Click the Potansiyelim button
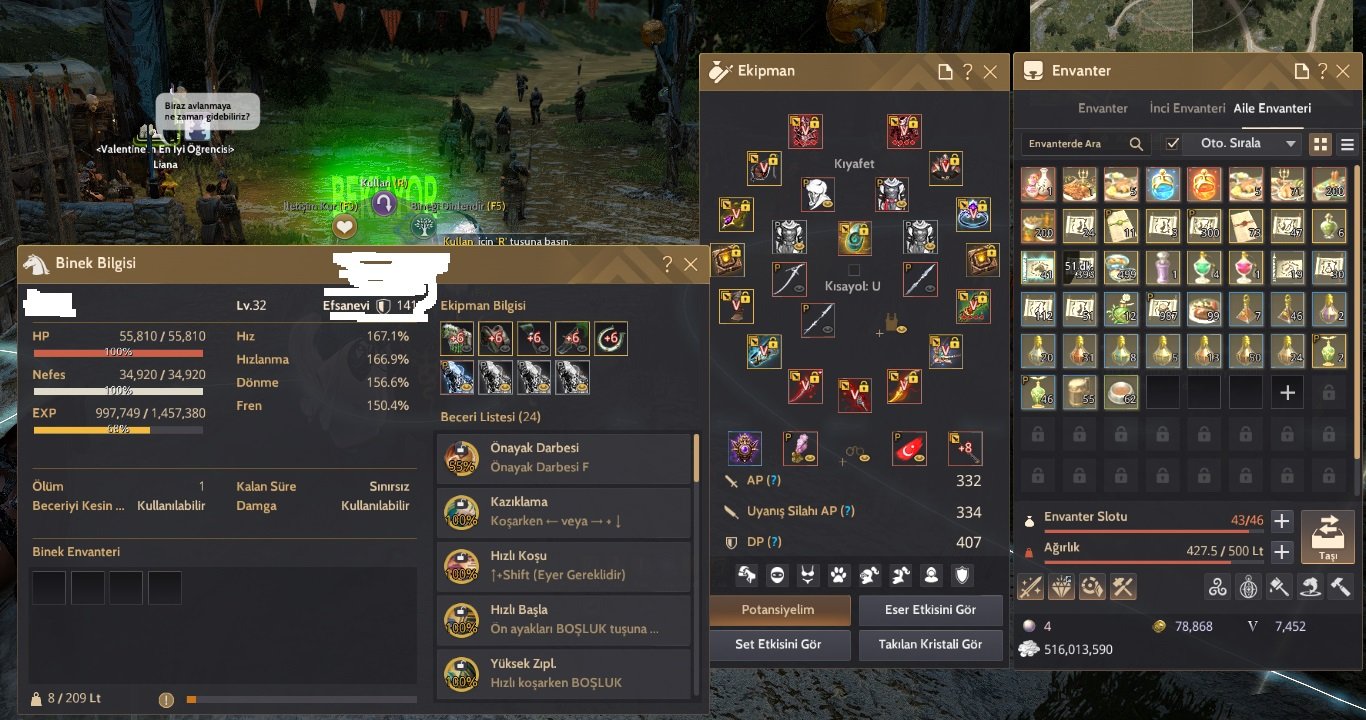1366x720 pixels. click(x=780, y=610)
